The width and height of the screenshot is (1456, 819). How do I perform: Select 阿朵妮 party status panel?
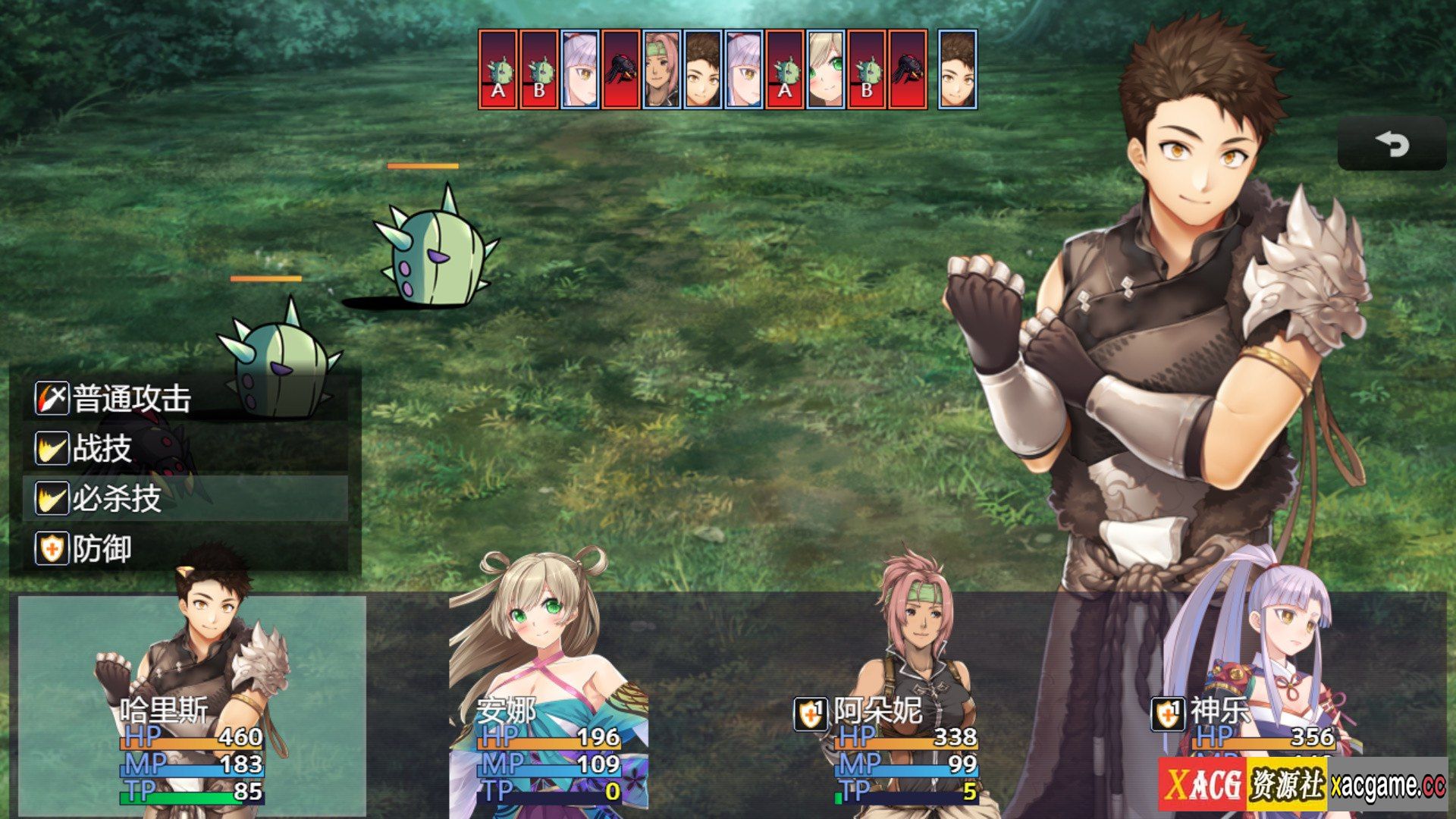pos(906,705)
